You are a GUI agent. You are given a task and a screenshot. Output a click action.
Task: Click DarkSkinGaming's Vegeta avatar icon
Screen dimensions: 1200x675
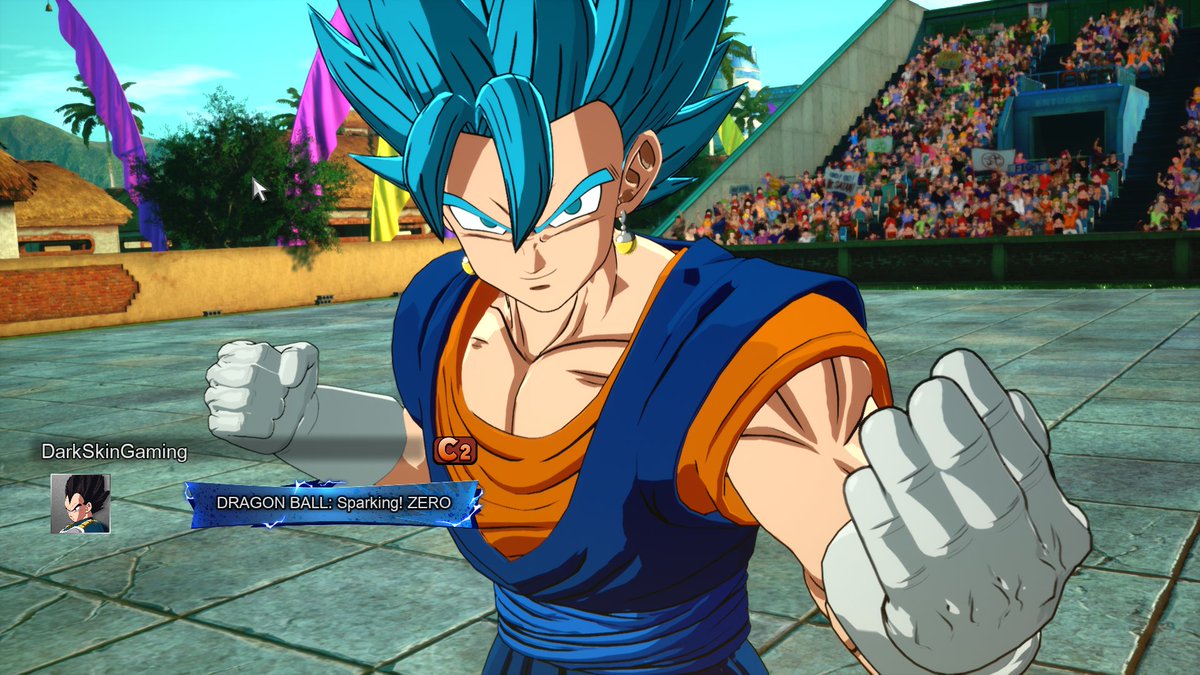click(80, 503)
